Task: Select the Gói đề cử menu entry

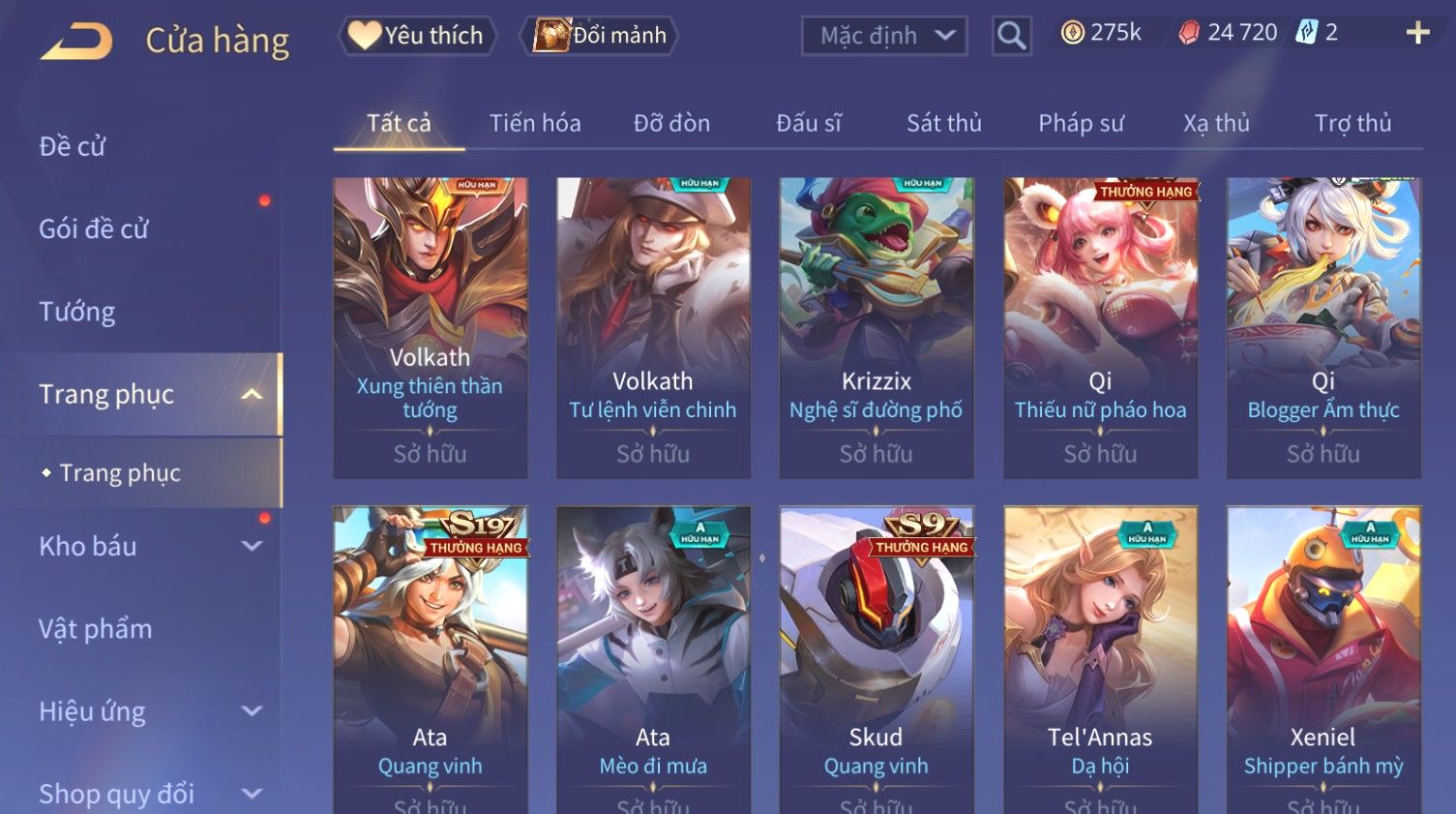Action: [94, 228]
